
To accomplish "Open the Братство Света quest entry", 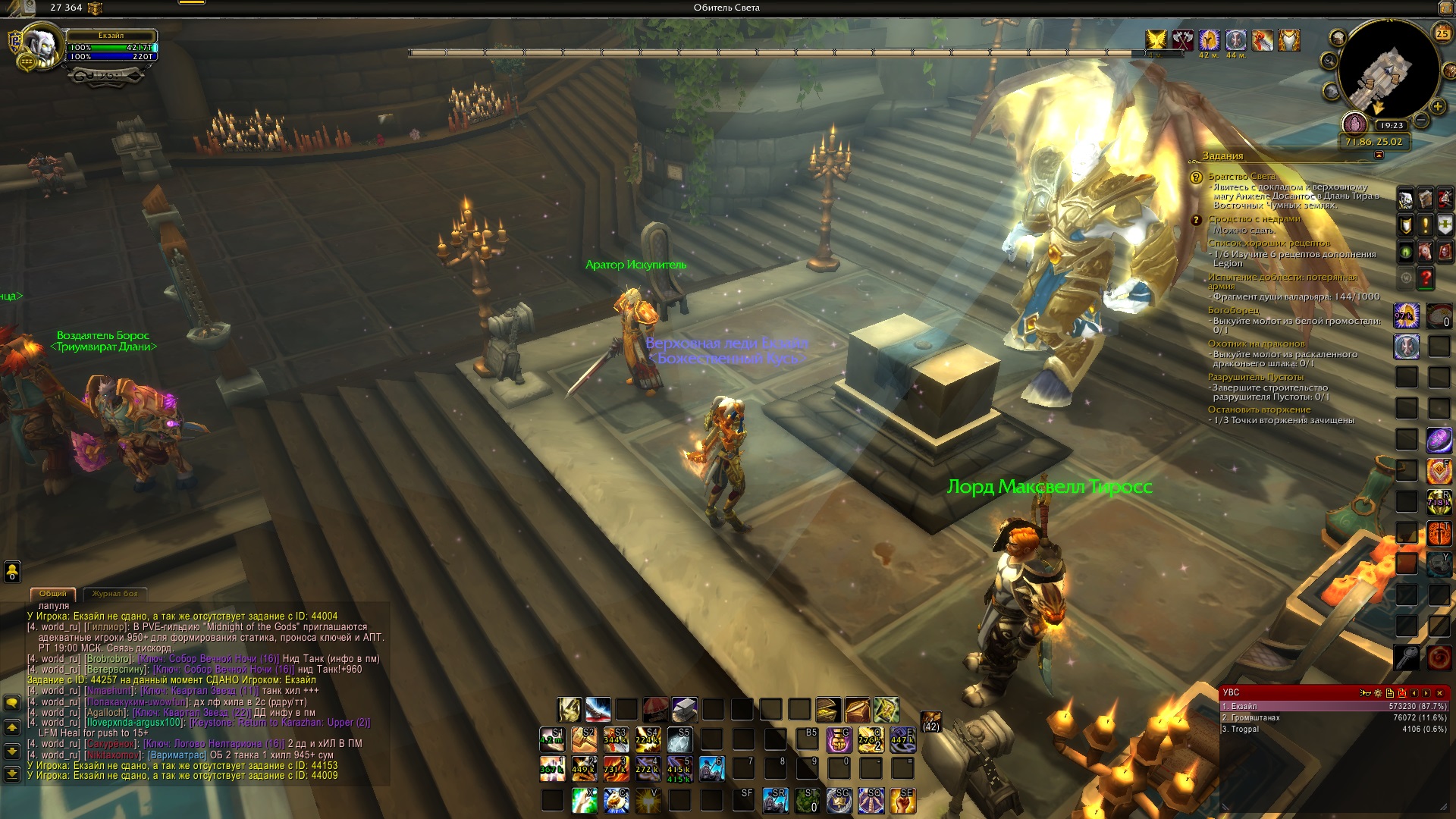I will (1241, 177).
